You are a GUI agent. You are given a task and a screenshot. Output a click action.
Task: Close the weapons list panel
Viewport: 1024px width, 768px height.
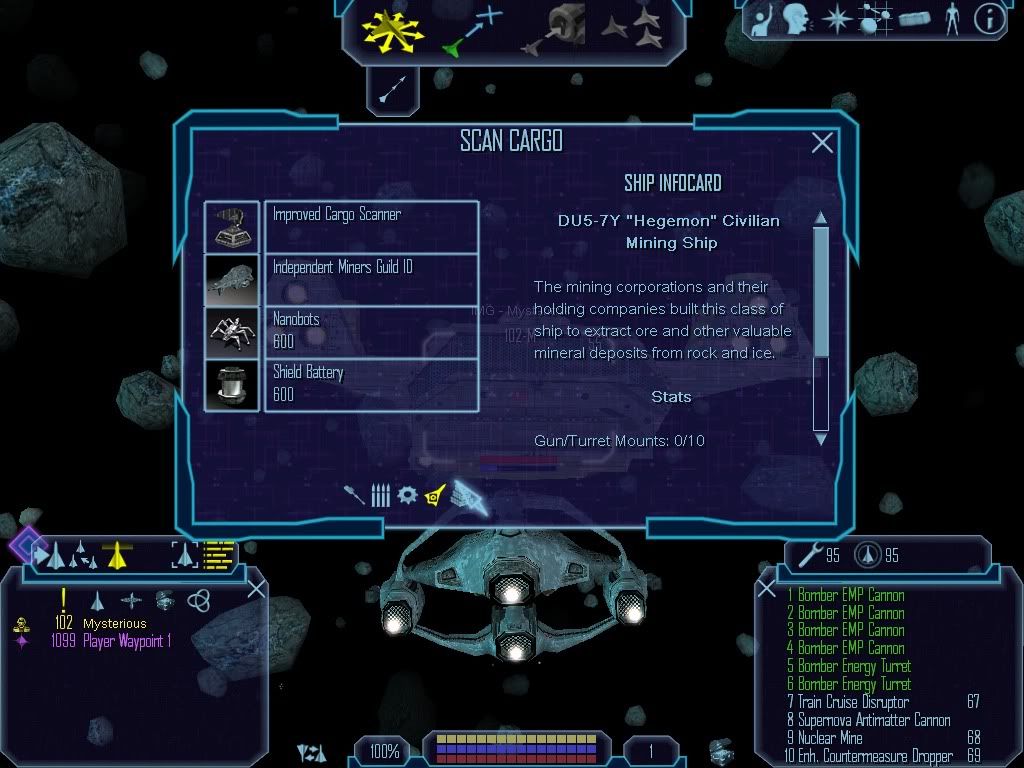pos(767,589)
